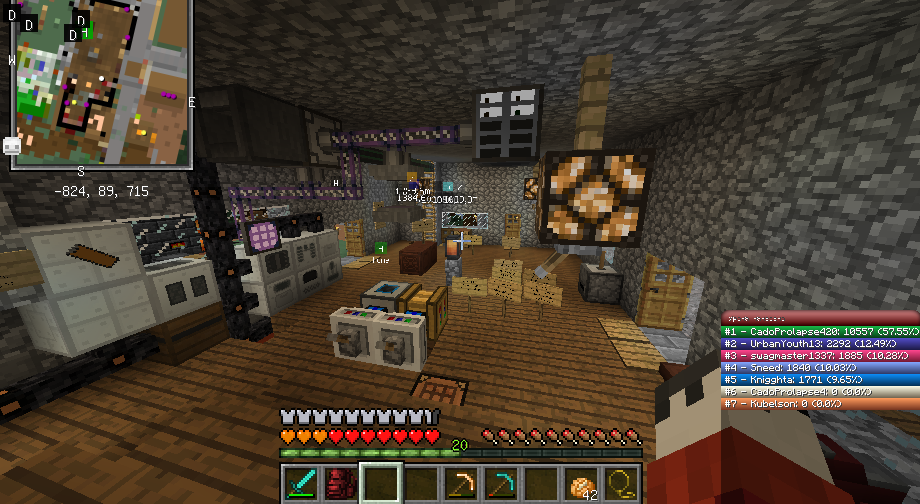Click the #3 swagmaster1337 leaderboard entry

pos(820,355)
